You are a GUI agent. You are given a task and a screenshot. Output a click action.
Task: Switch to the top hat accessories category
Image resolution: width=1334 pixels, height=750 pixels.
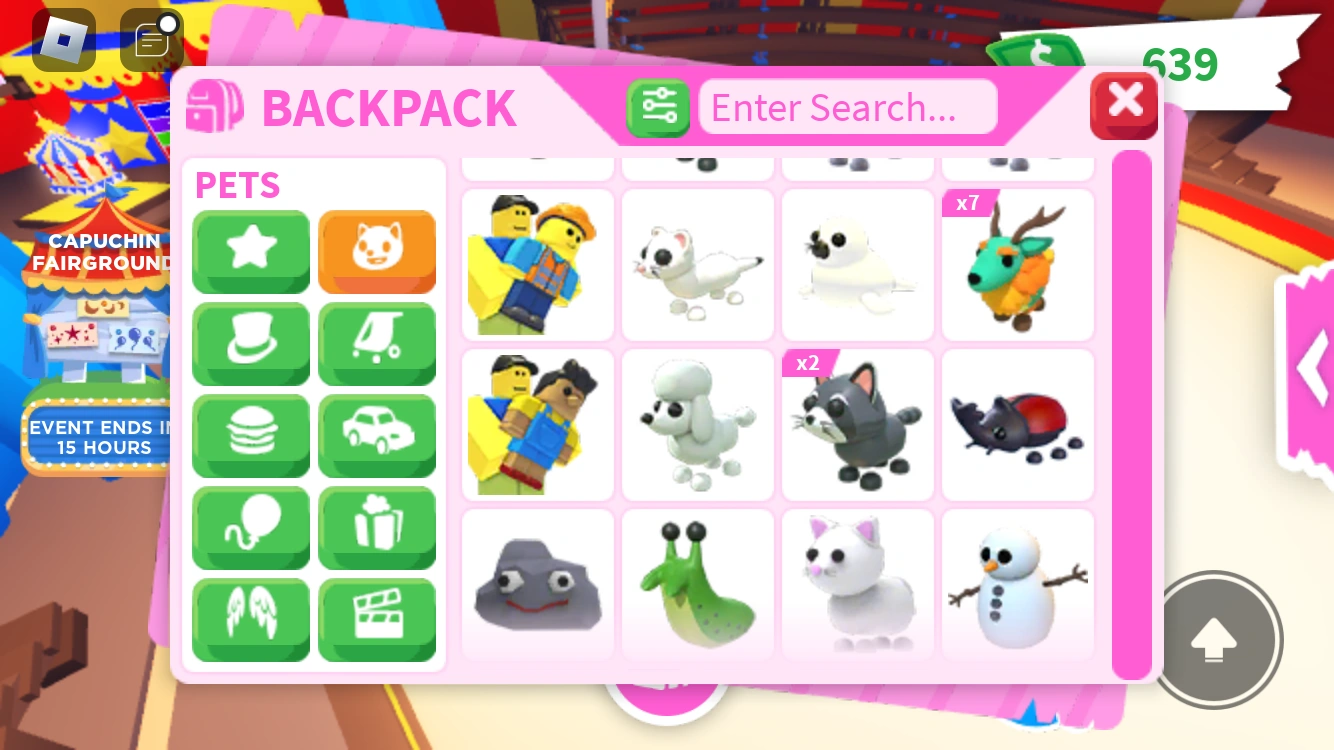pyautogui.click(x=250, y=344)
